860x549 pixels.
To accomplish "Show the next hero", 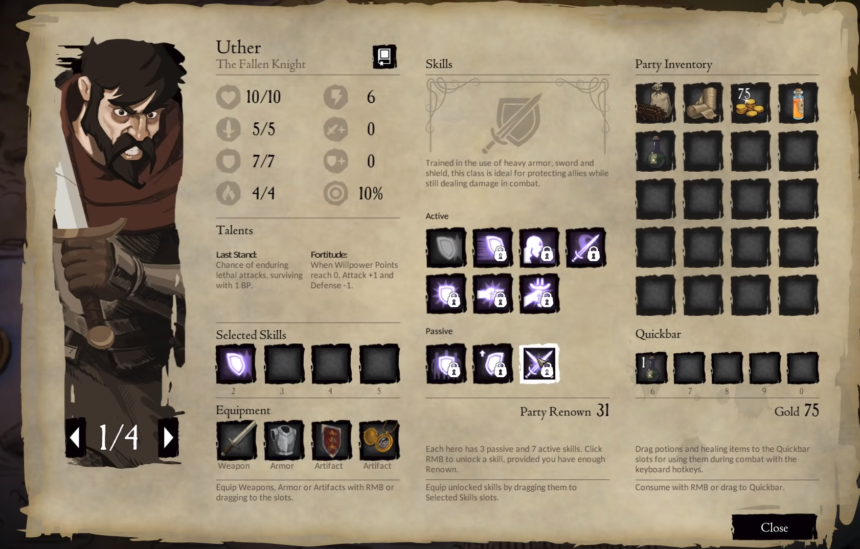I will tap(168, 437).
